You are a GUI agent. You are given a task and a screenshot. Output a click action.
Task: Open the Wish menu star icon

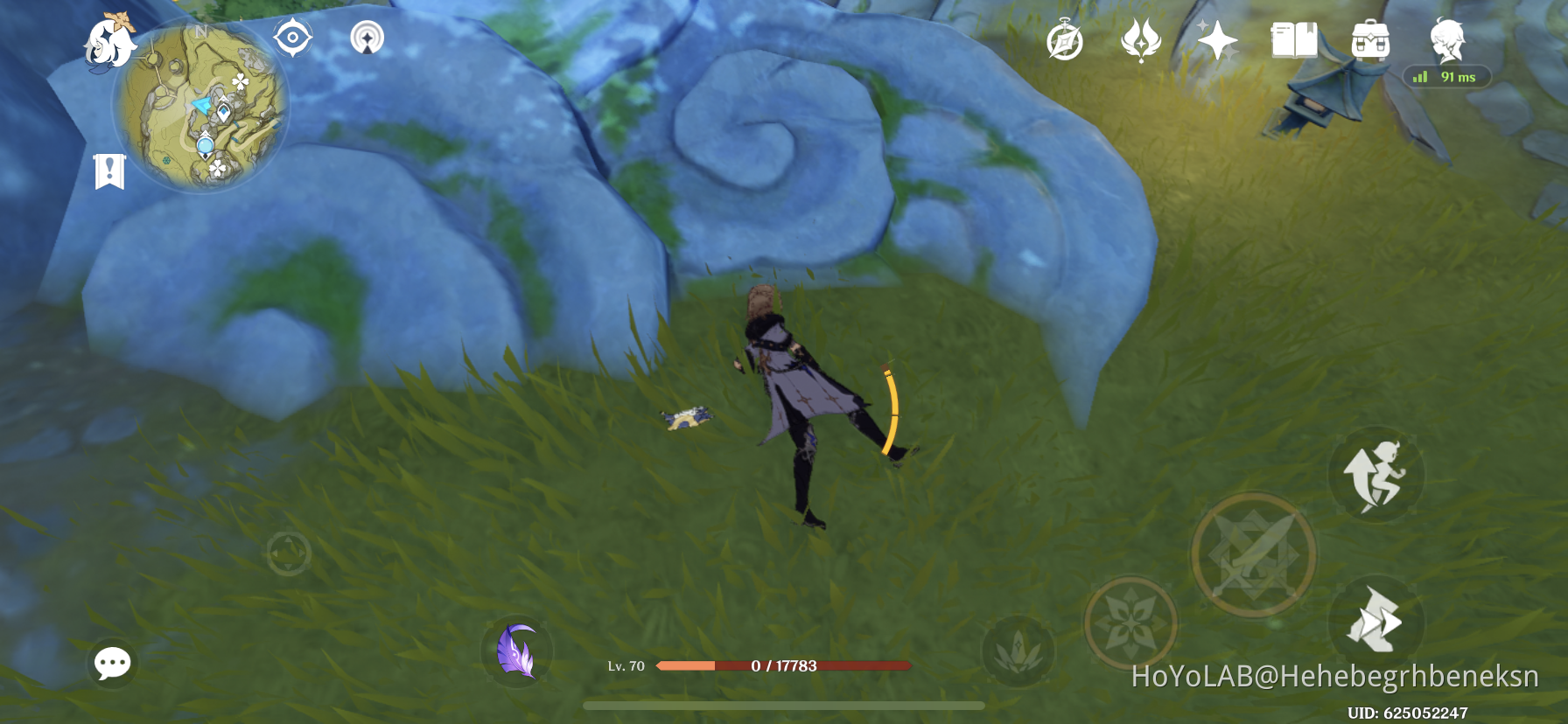point(1216,39)
